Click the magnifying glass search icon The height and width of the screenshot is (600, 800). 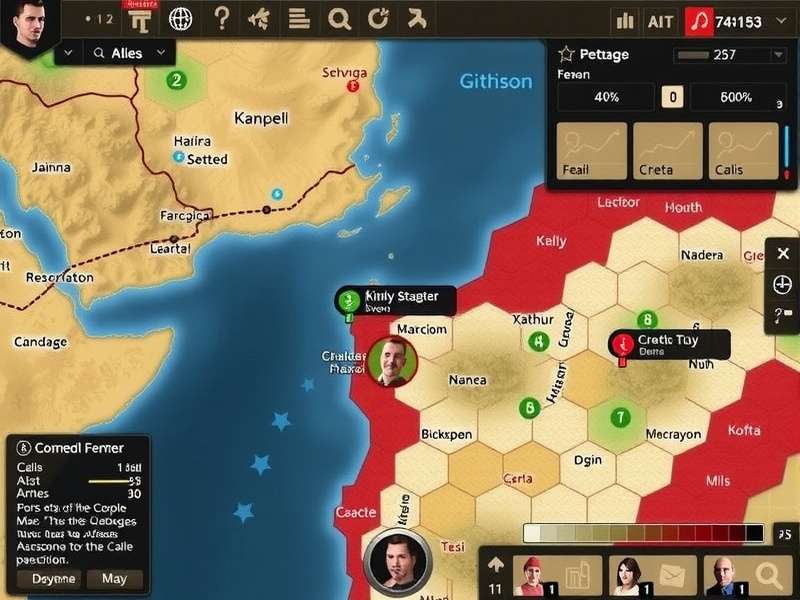coord(340,19)
